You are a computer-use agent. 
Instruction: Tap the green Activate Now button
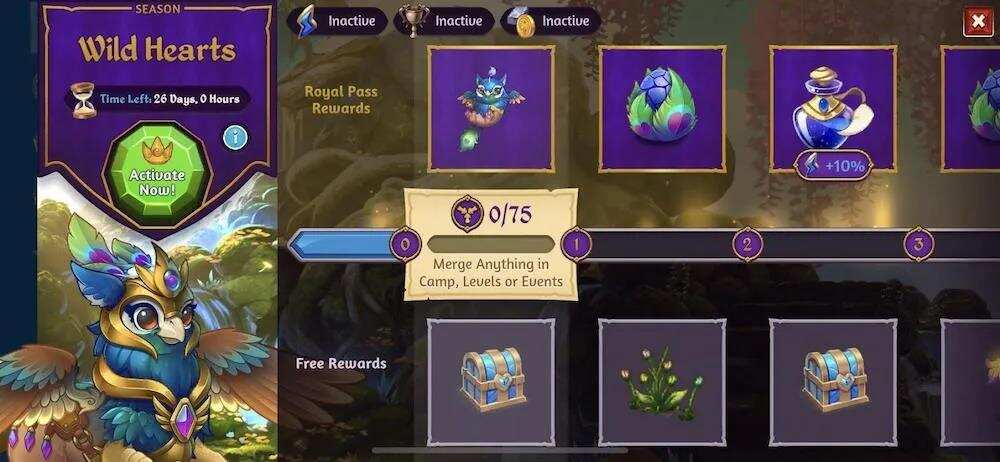pyautogui.click(x=156, y=170)
